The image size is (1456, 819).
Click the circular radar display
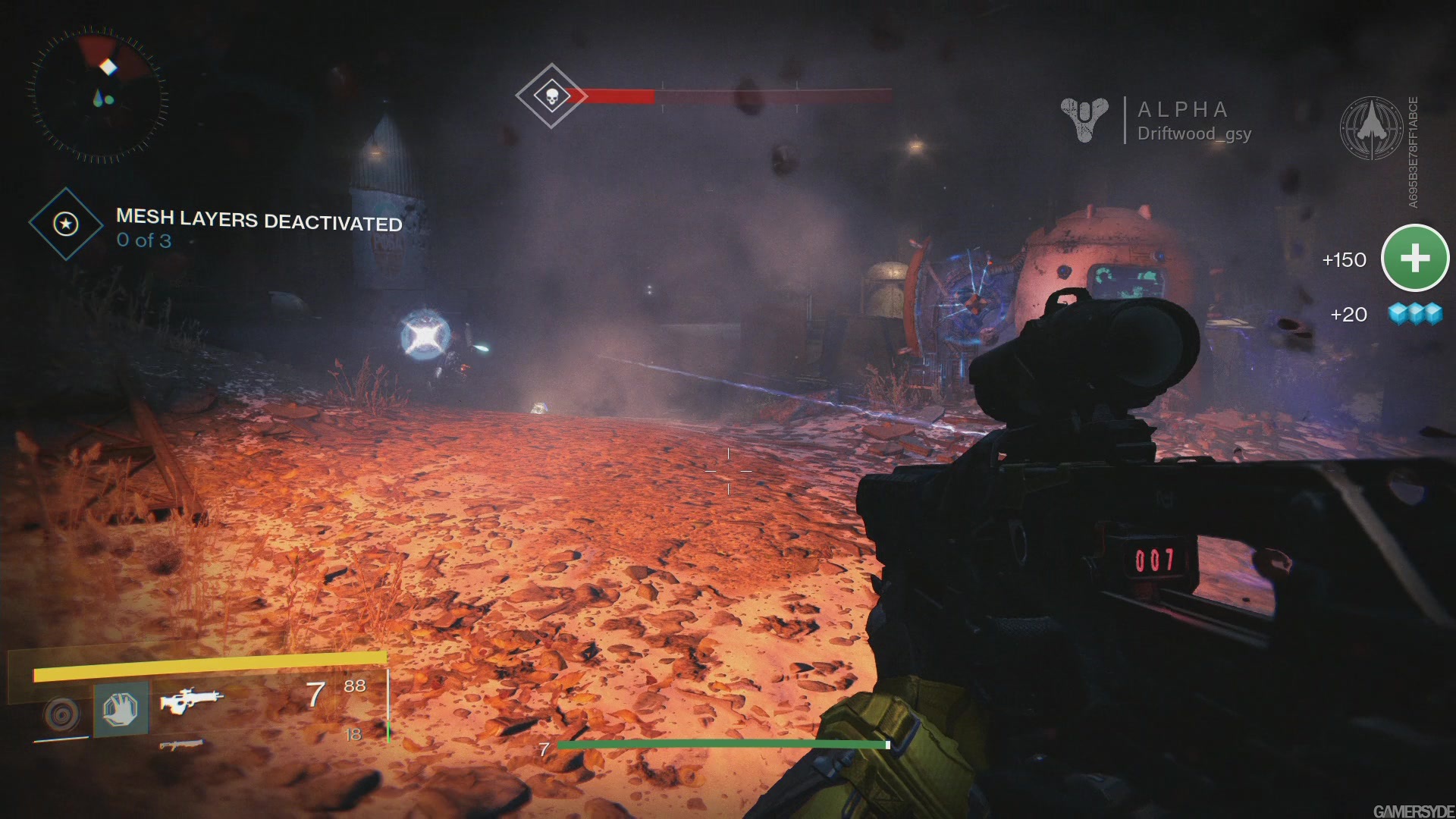[x=99, y=96]
